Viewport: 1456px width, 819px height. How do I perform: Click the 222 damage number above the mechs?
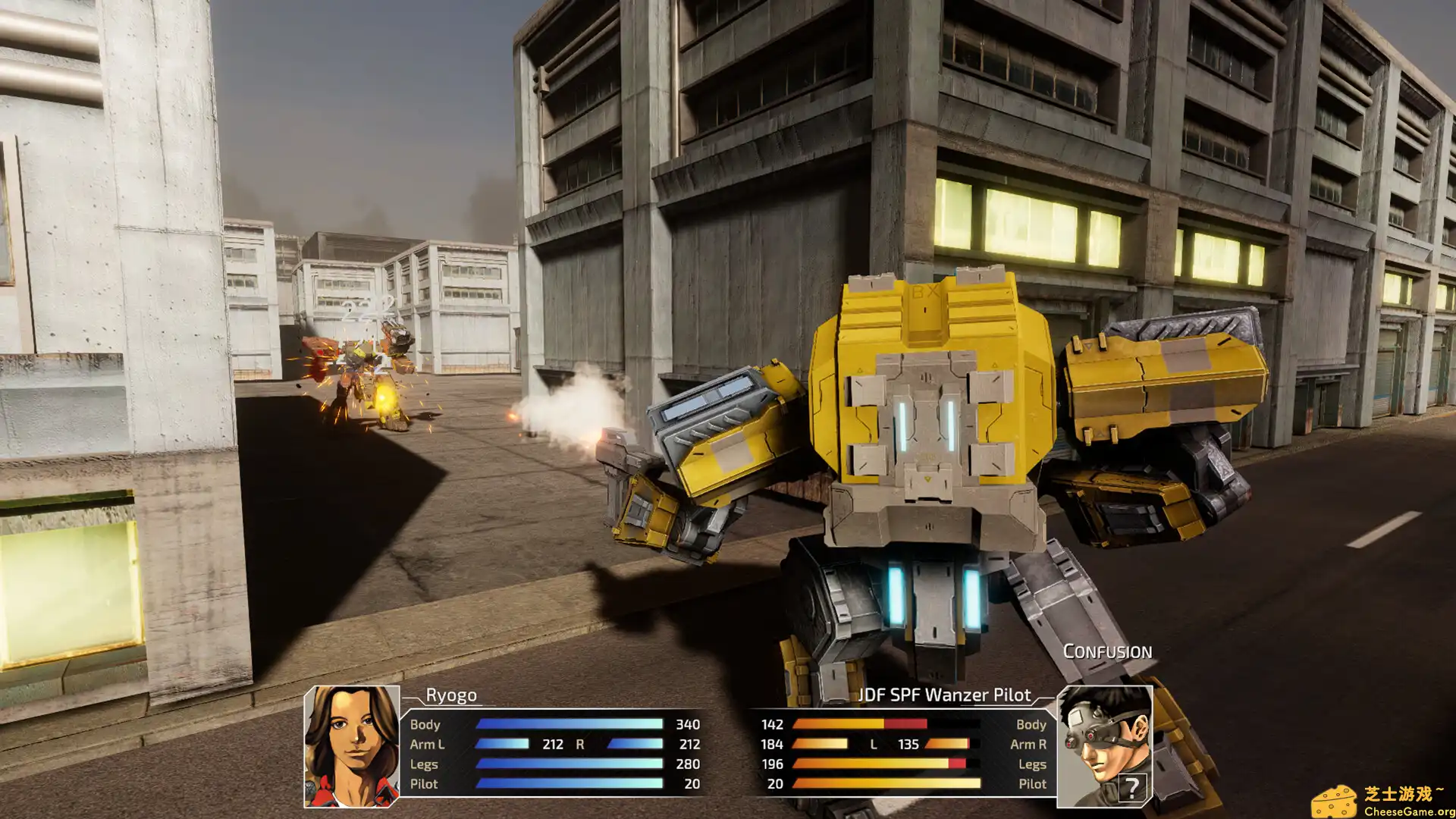366,306
